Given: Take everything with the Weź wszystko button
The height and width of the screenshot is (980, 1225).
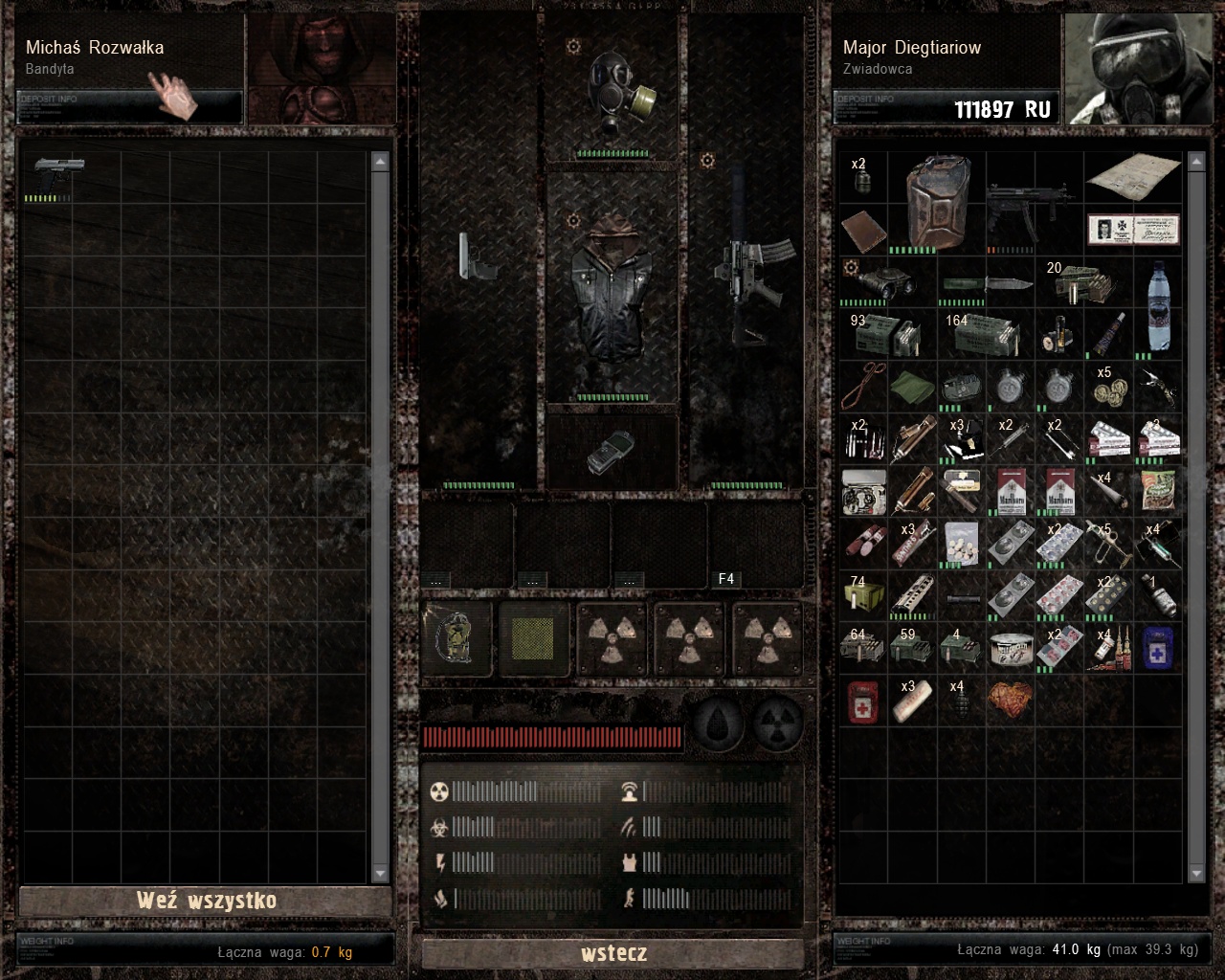Looking at the screenshot, I should coord(206,901).
